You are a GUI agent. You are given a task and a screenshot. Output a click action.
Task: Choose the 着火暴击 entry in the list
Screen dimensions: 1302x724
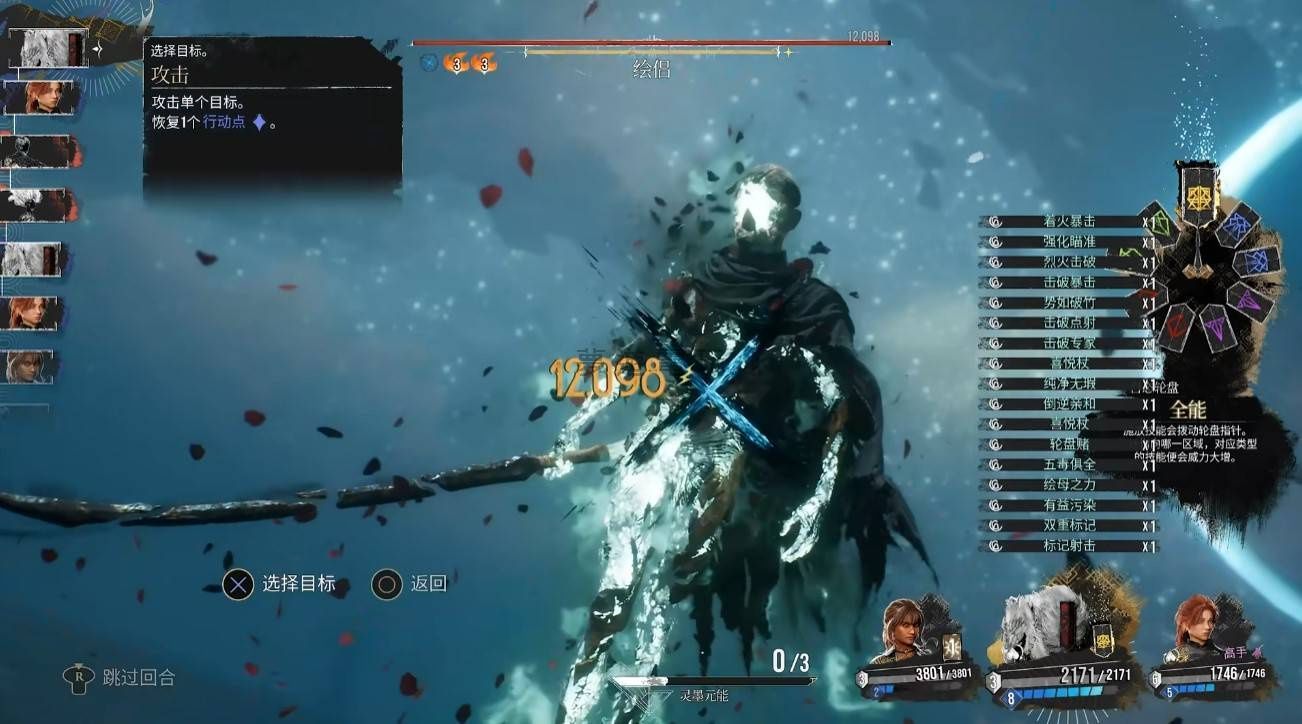tap(1068, 222)
